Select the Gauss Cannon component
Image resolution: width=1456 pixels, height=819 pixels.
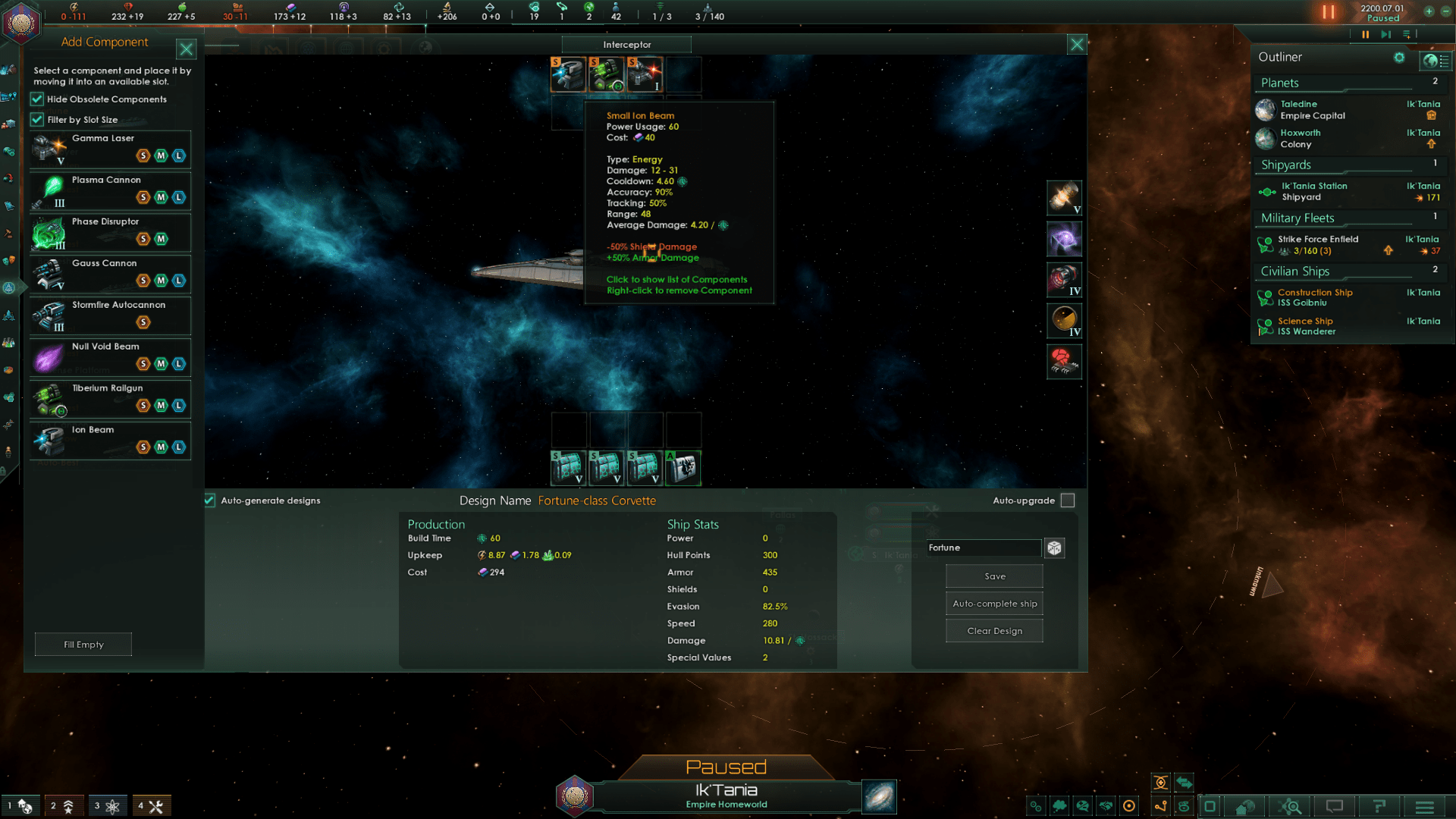[110, 274]
